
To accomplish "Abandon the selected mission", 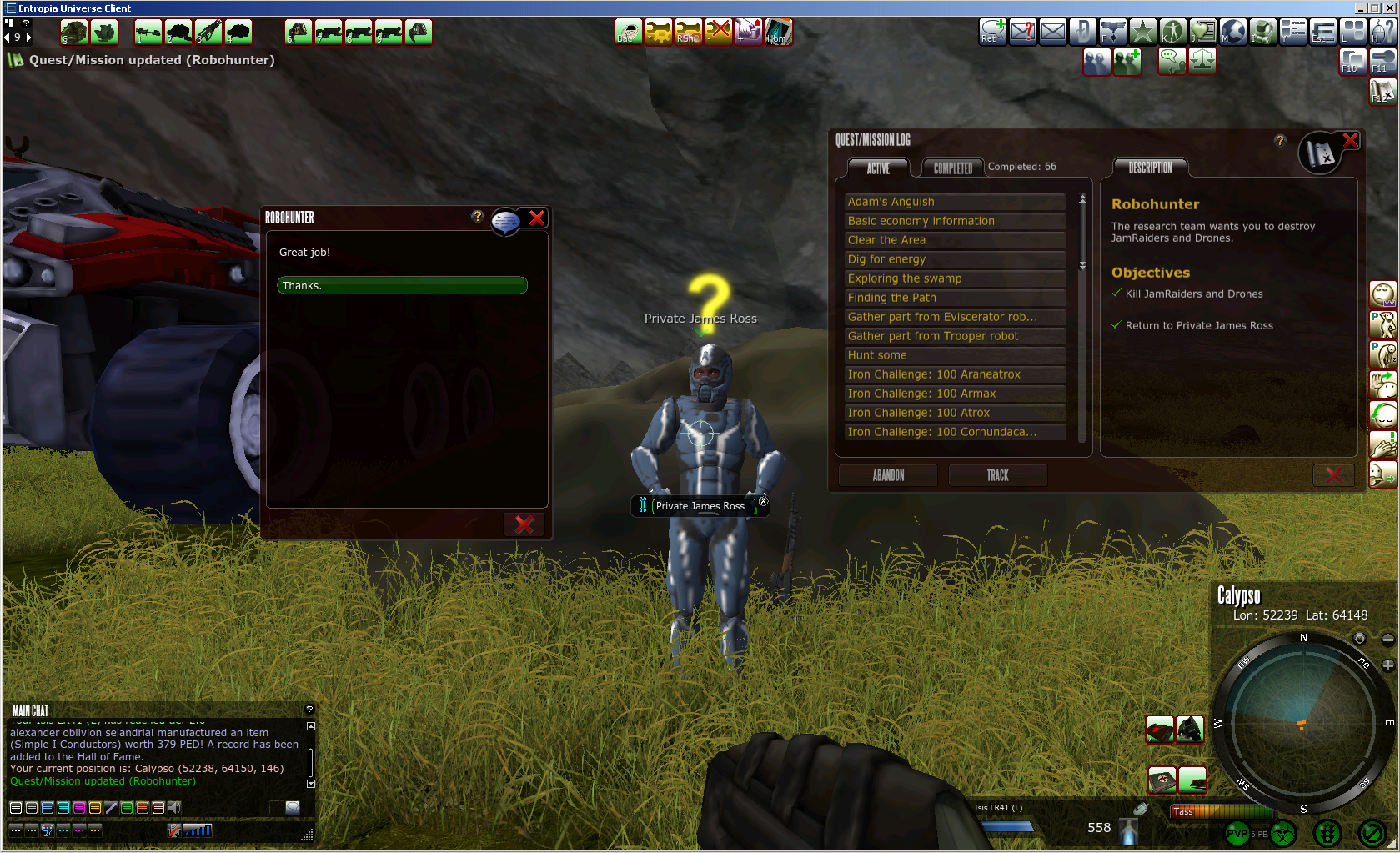I will [888, 475].
